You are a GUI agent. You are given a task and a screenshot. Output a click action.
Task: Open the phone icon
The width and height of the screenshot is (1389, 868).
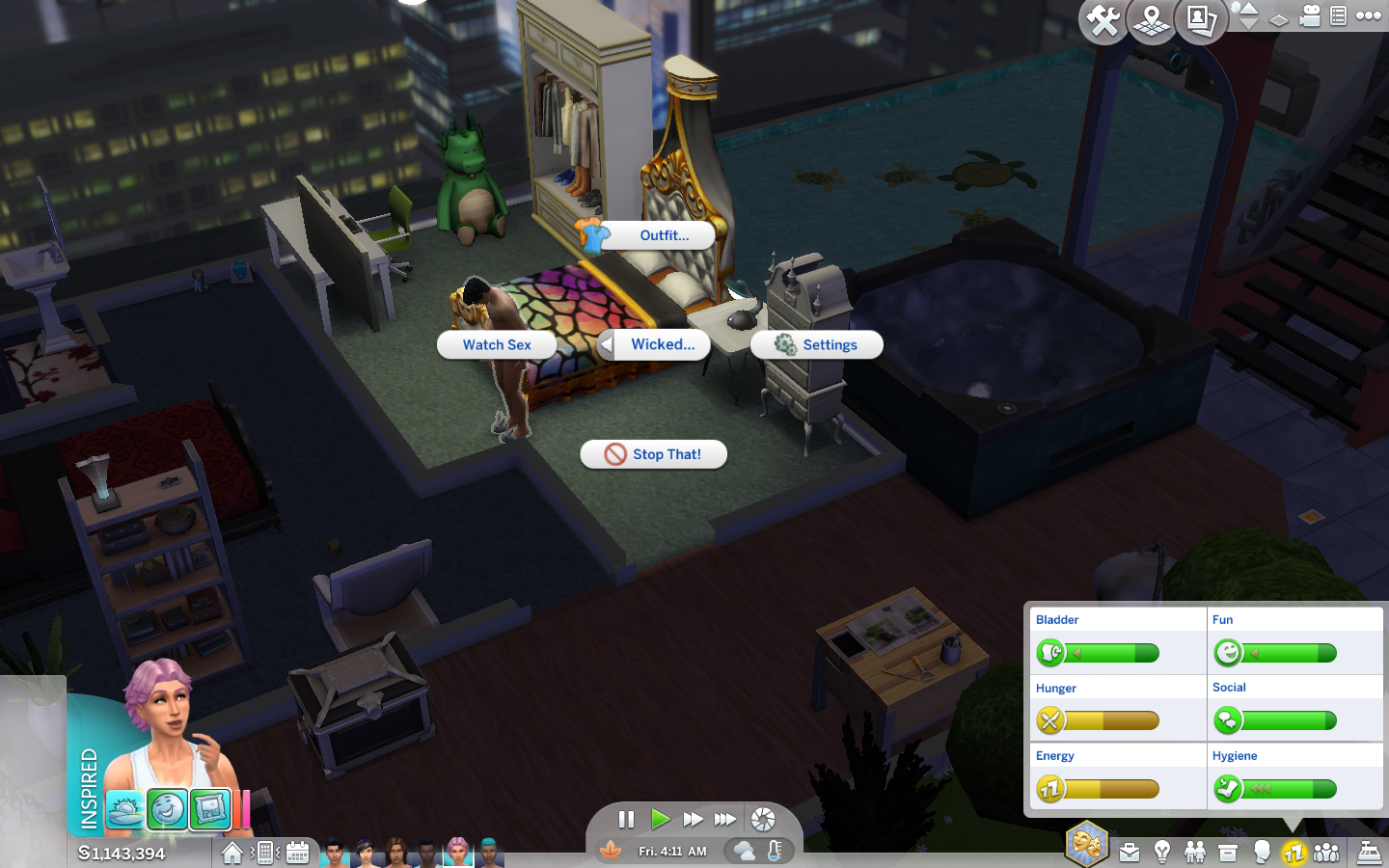pyautogui.click(x=264, y=853)
